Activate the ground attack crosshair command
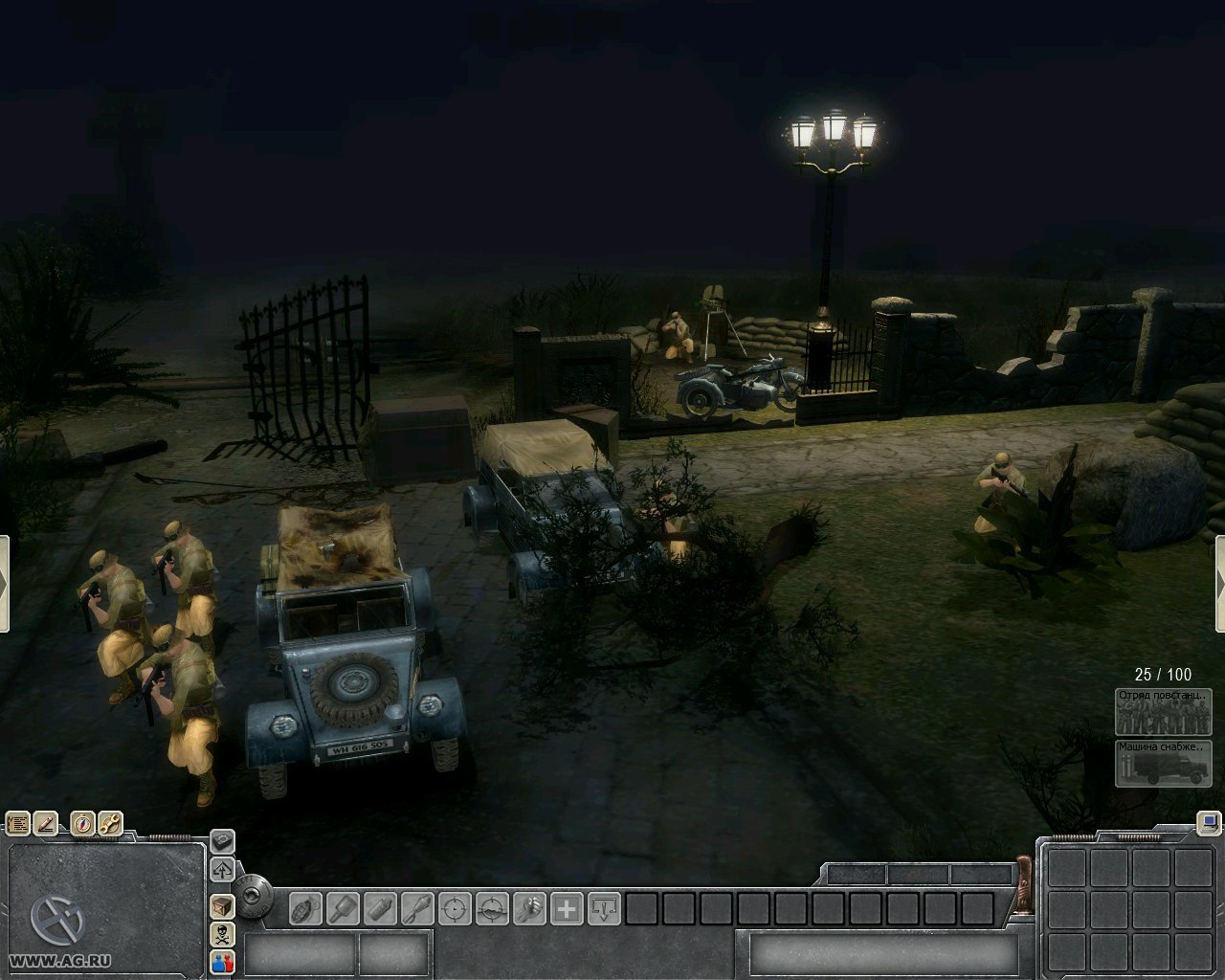Screen dimensions: 1225x980 [x=492, y=907]
